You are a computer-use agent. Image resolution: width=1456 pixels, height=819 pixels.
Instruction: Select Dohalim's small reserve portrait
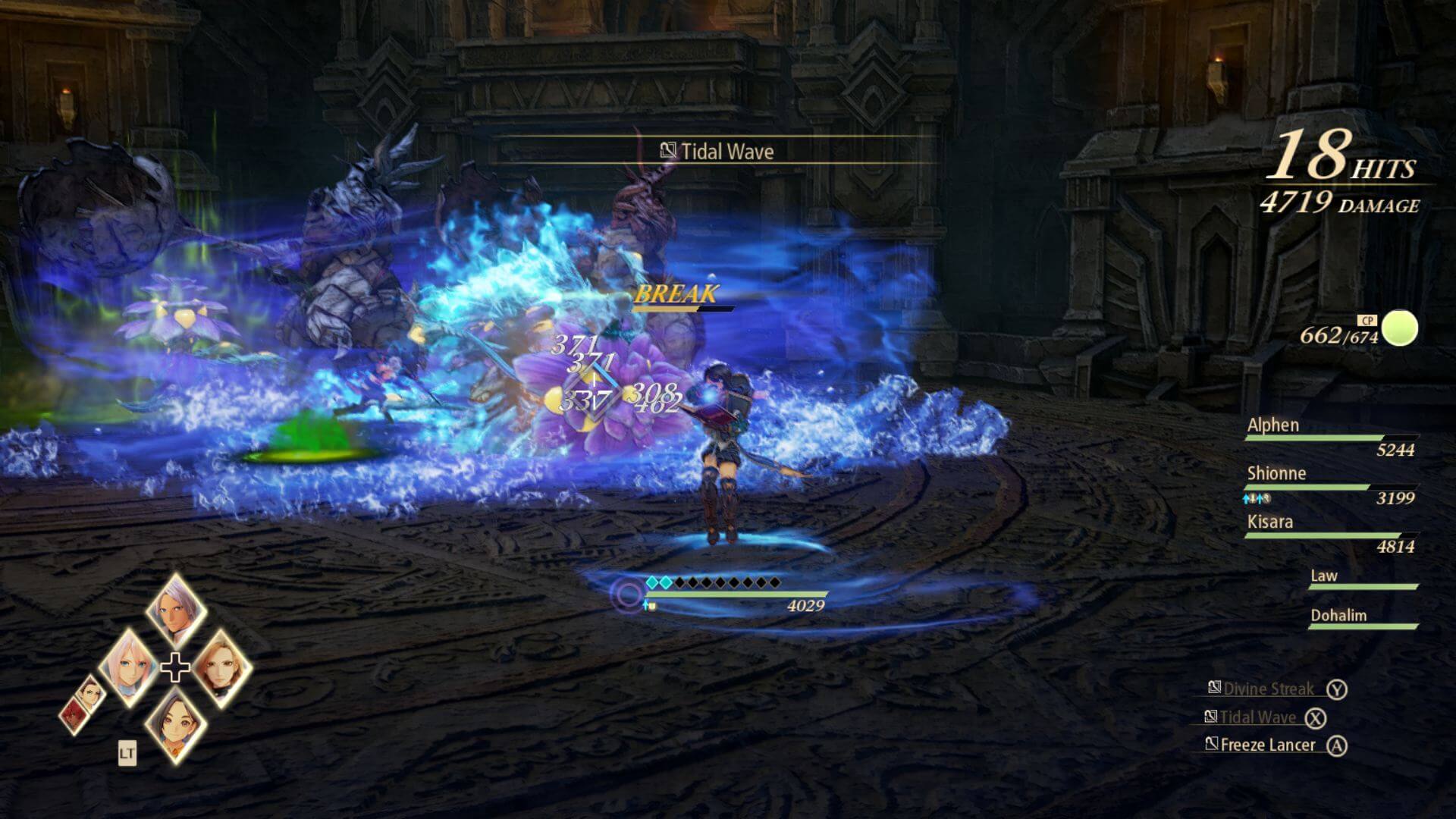[x=91, y=692]
